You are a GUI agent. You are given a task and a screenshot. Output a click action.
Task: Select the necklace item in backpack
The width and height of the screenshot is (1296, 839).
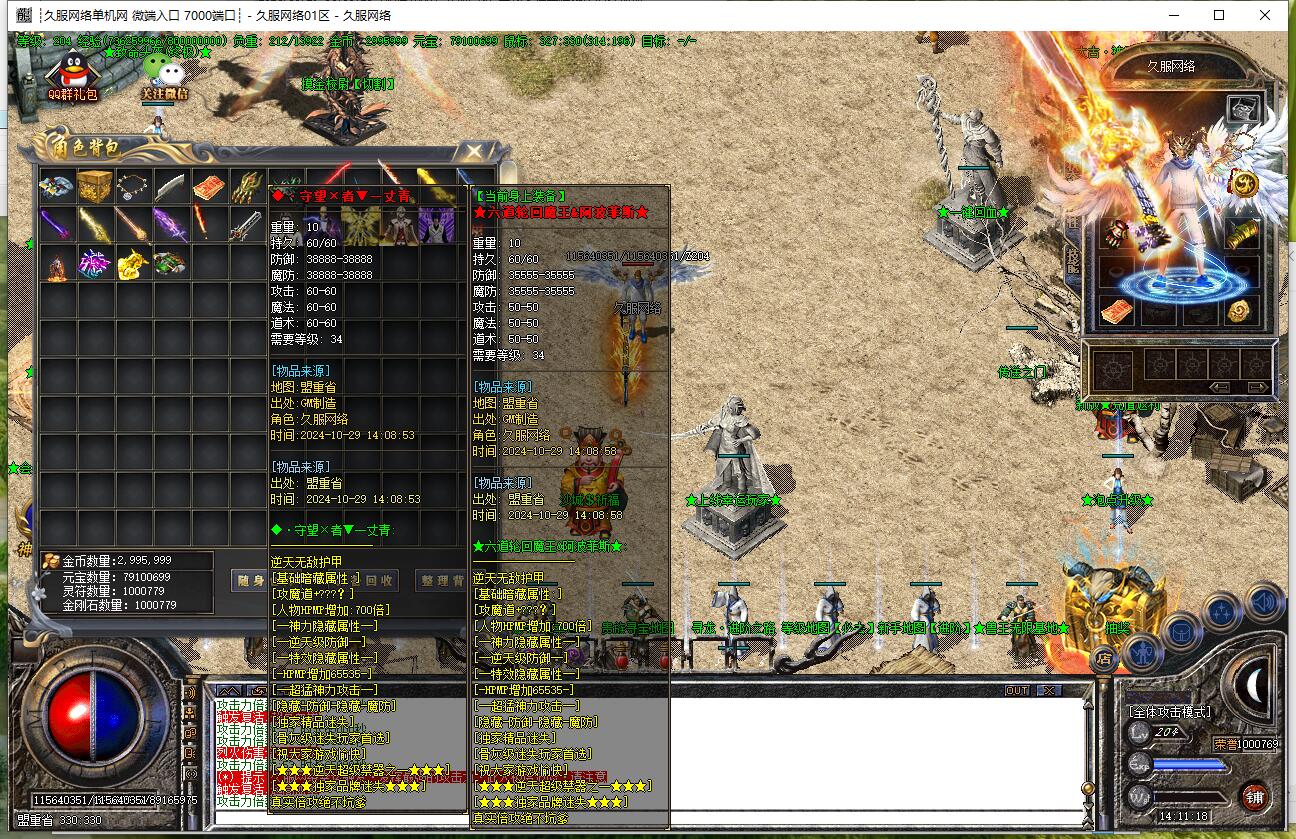133,186
